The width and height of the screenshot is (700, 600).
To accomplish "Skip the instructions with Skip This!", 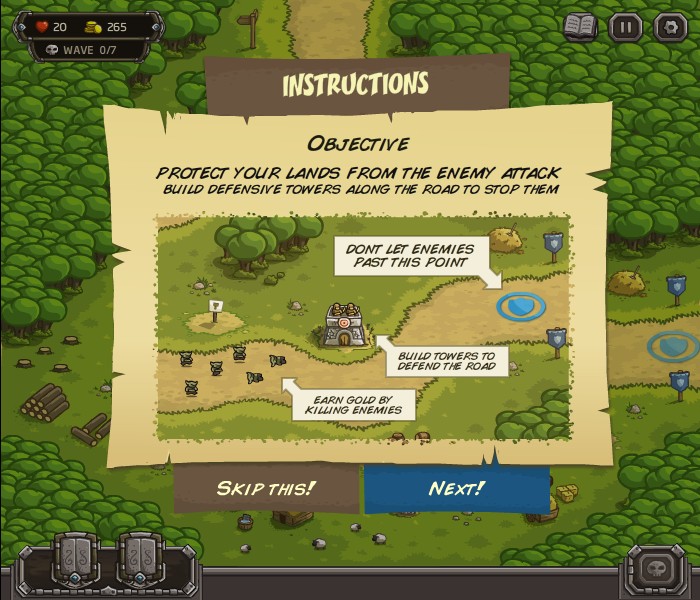I will pos(266,489).
